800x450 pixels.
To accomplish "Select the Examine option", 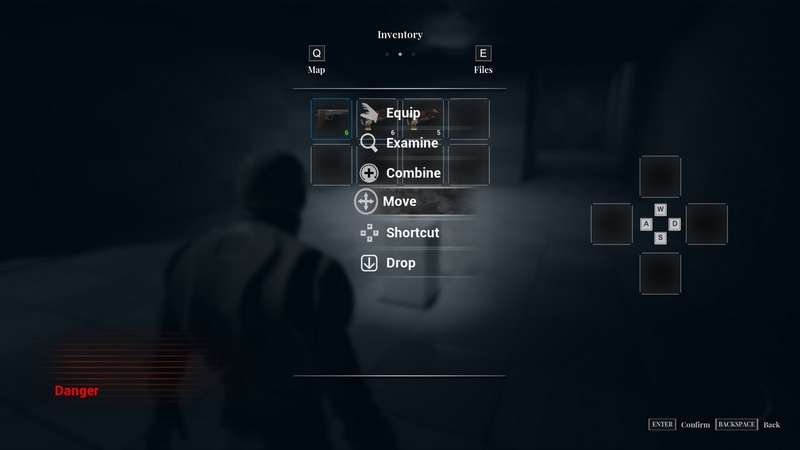I will [411, 143].
